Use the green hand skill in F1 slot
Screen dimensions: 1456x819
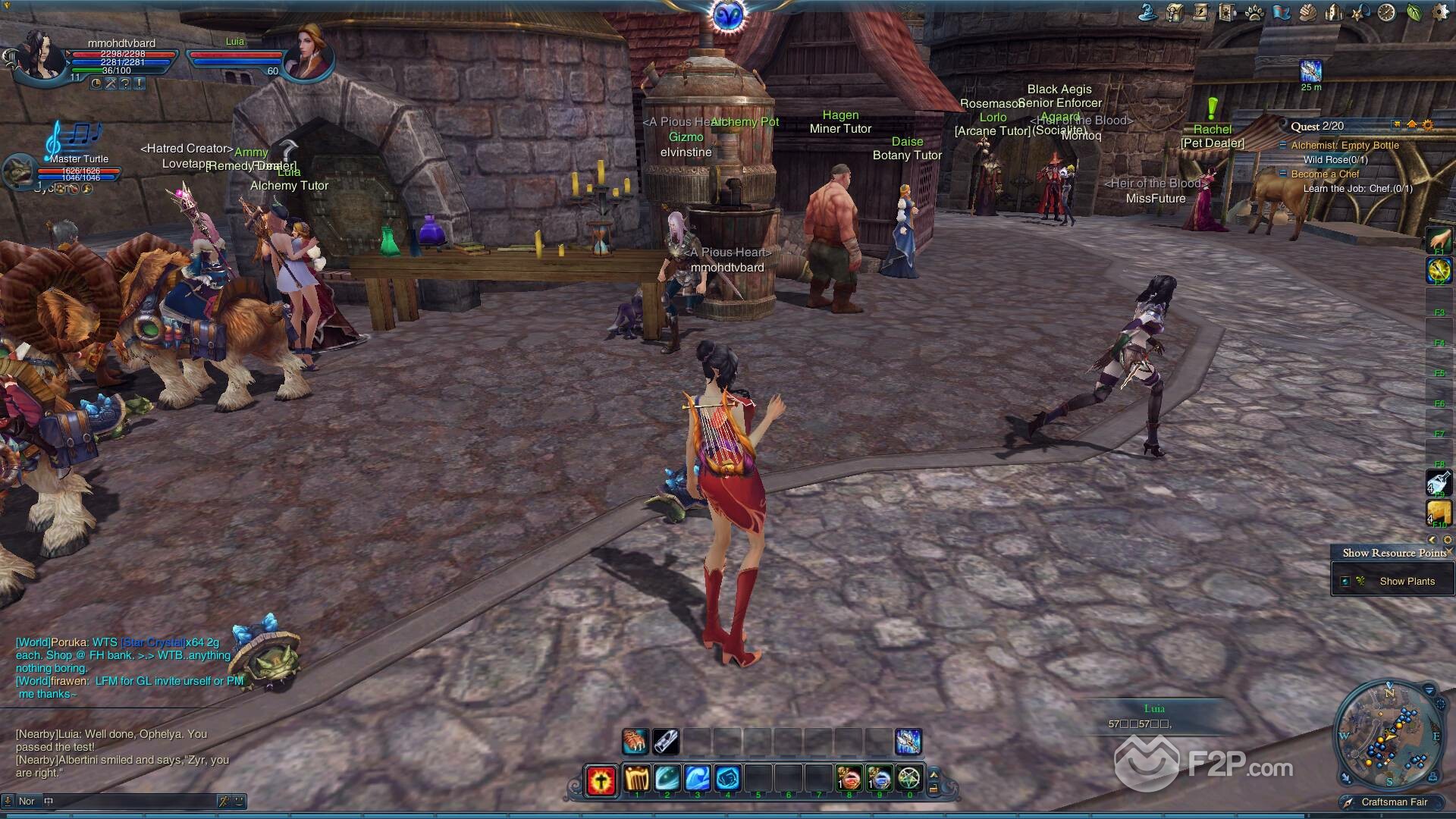[x=1439, y=241]
